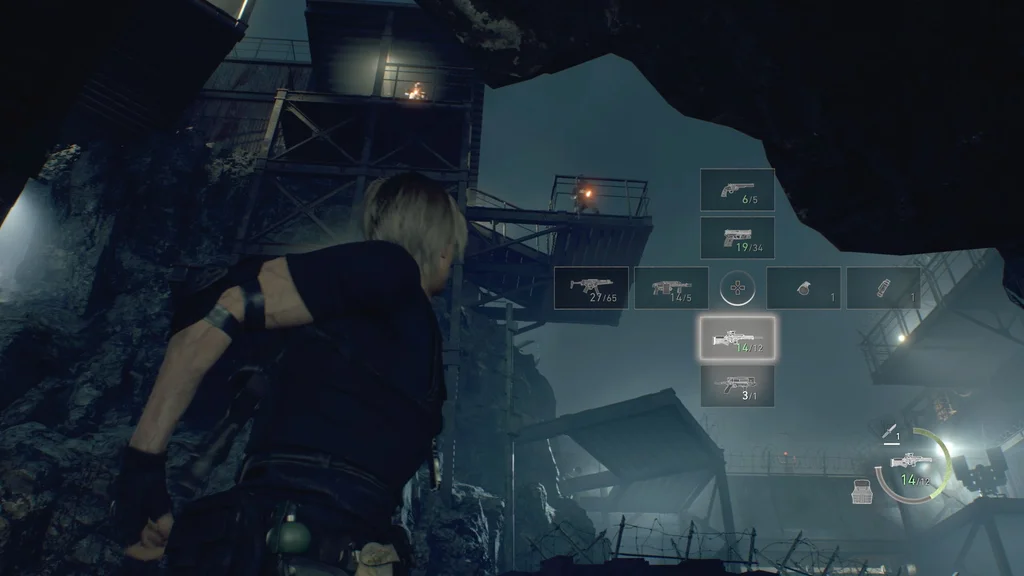Choose the flash grenade slot
Viewport: 1024px width, 576px height.
click(x=883, y=287)
